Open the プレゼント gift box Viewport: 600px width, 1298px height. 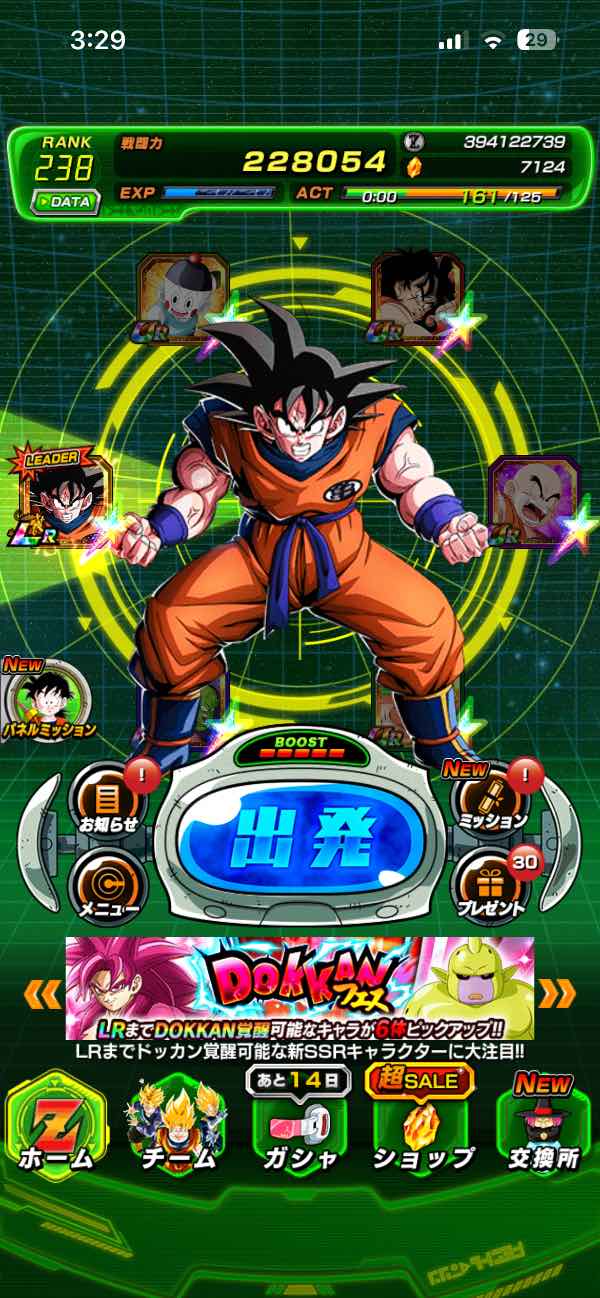[490, 886]
